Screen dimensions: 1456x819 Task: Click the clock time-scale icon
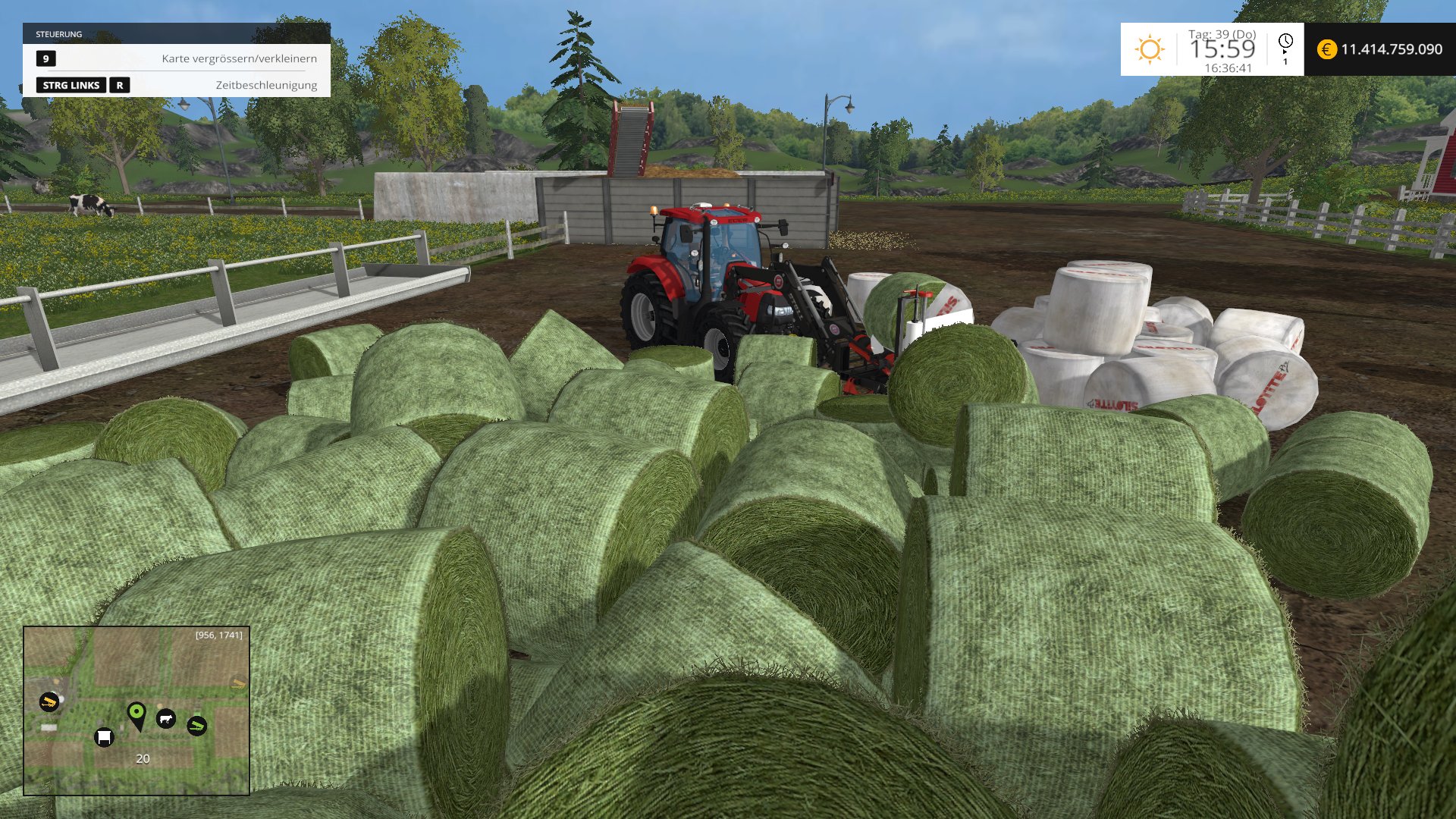coord(1285,41)
